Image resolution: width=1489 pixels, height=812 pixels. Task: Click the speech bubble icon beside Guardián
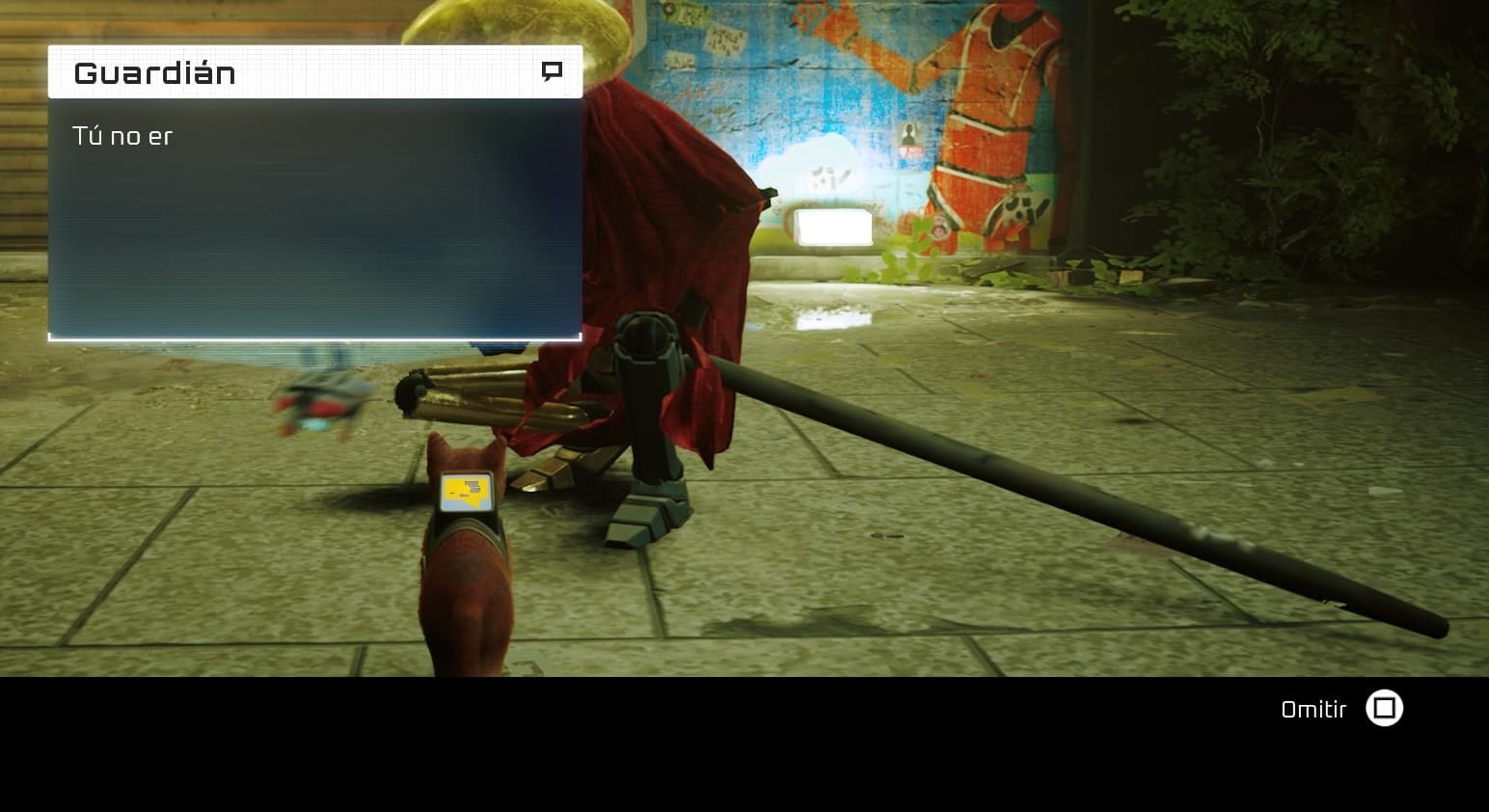click(x=552, y=71)
